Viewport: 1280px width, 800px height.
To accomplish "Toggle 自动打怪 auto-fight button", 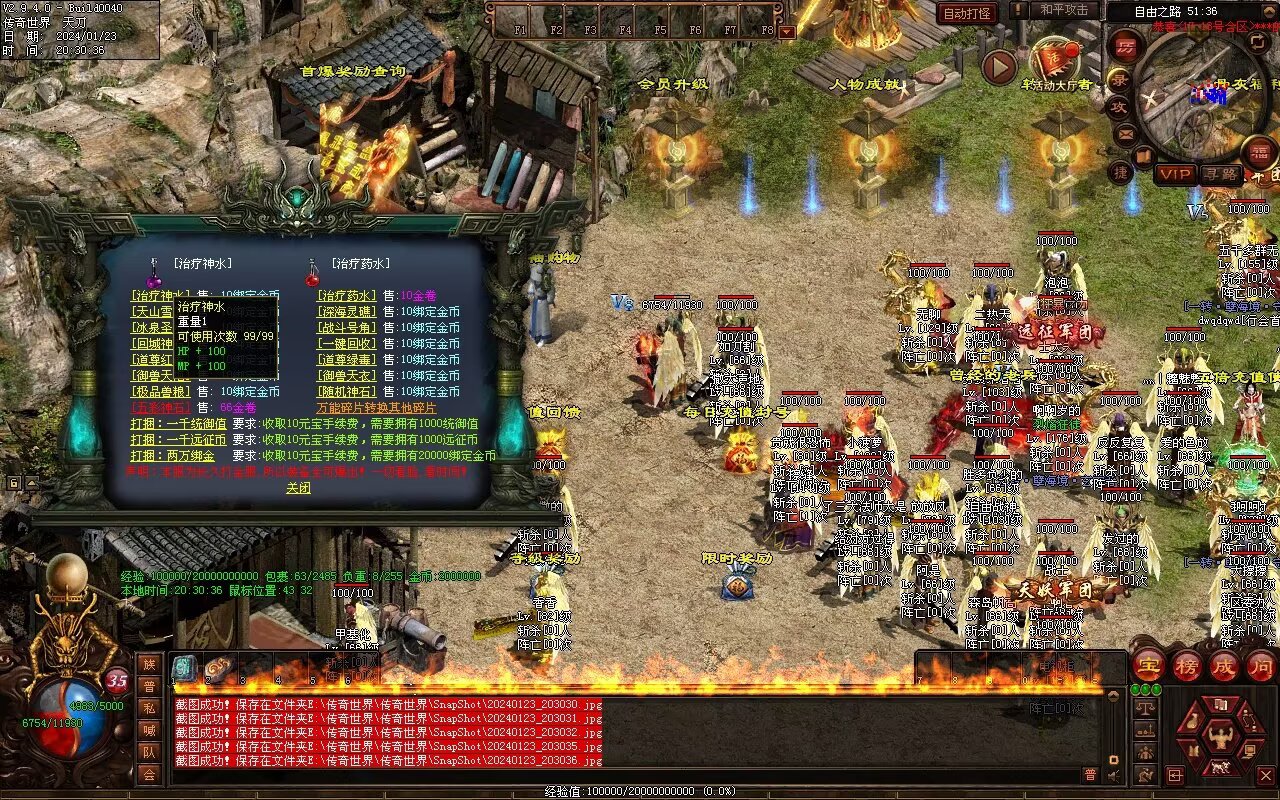I will [967, 13].
